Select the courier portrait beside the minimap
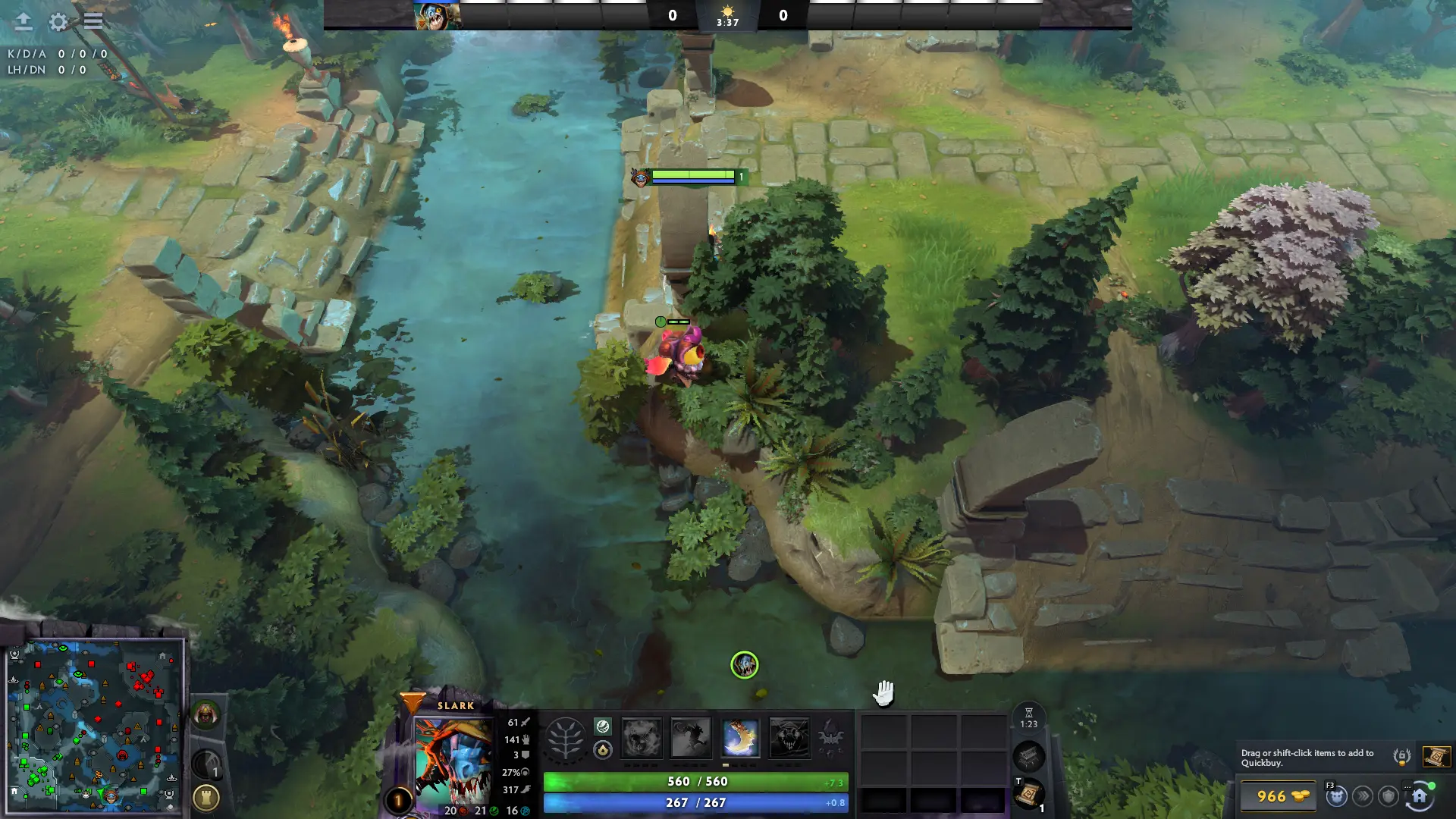 point(206,714)
